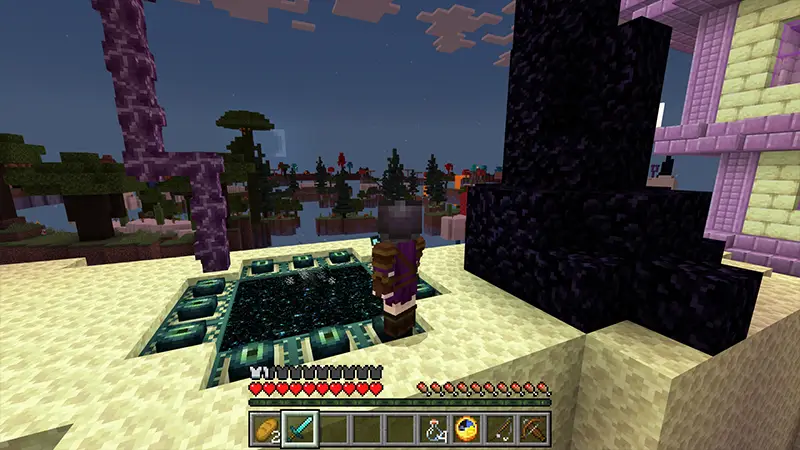This screenshot has width=800, height=450.
Task: Select the bread slot in the hotbar
Action: pos(265,428)
